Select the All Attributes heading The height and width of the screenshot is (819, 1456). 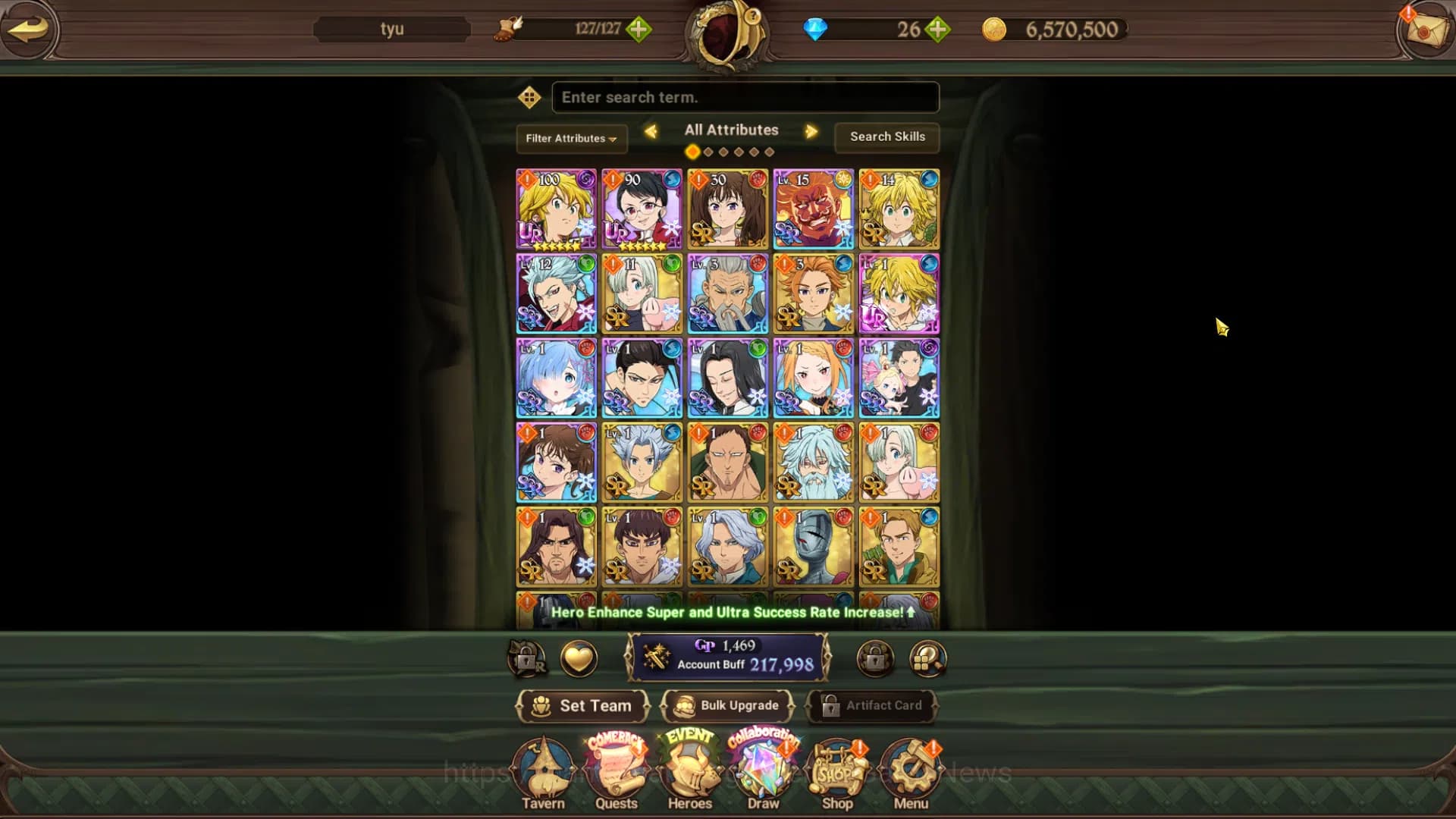pos(730,130)
